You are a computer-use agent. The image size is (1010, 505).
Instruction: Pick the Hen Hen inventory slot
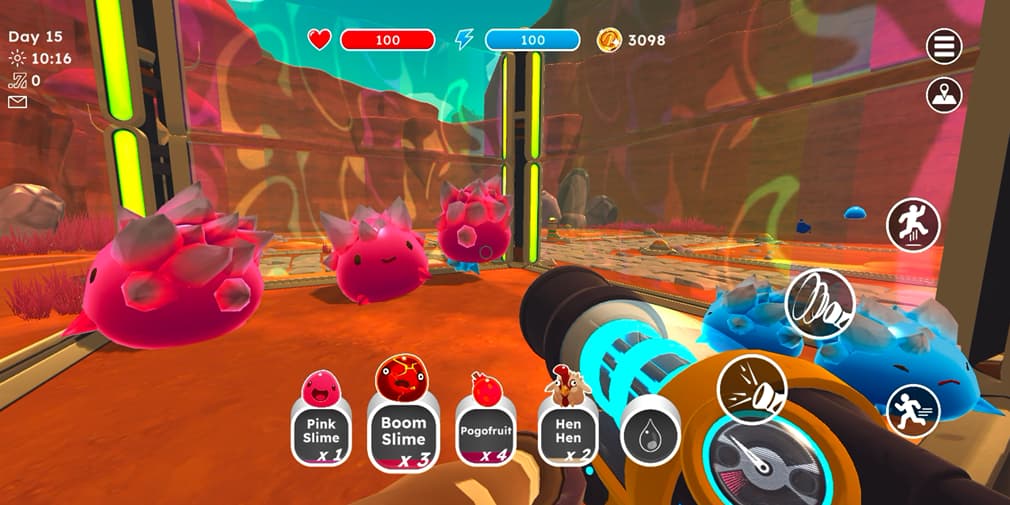point(568,430)
